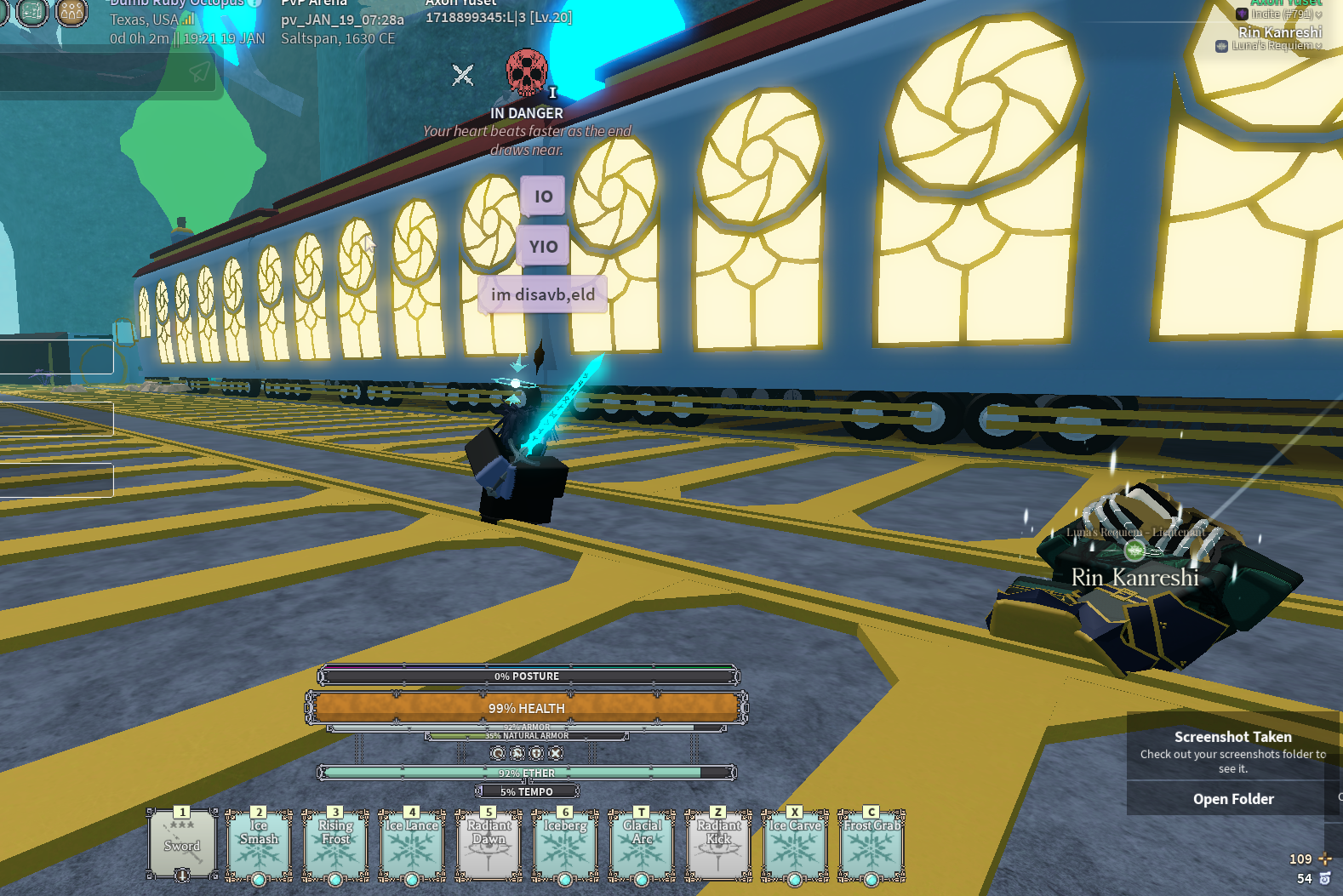Expand the Luna's Requiem guild dropdown
This screenshot has height=896, width=1343.
1318,46
